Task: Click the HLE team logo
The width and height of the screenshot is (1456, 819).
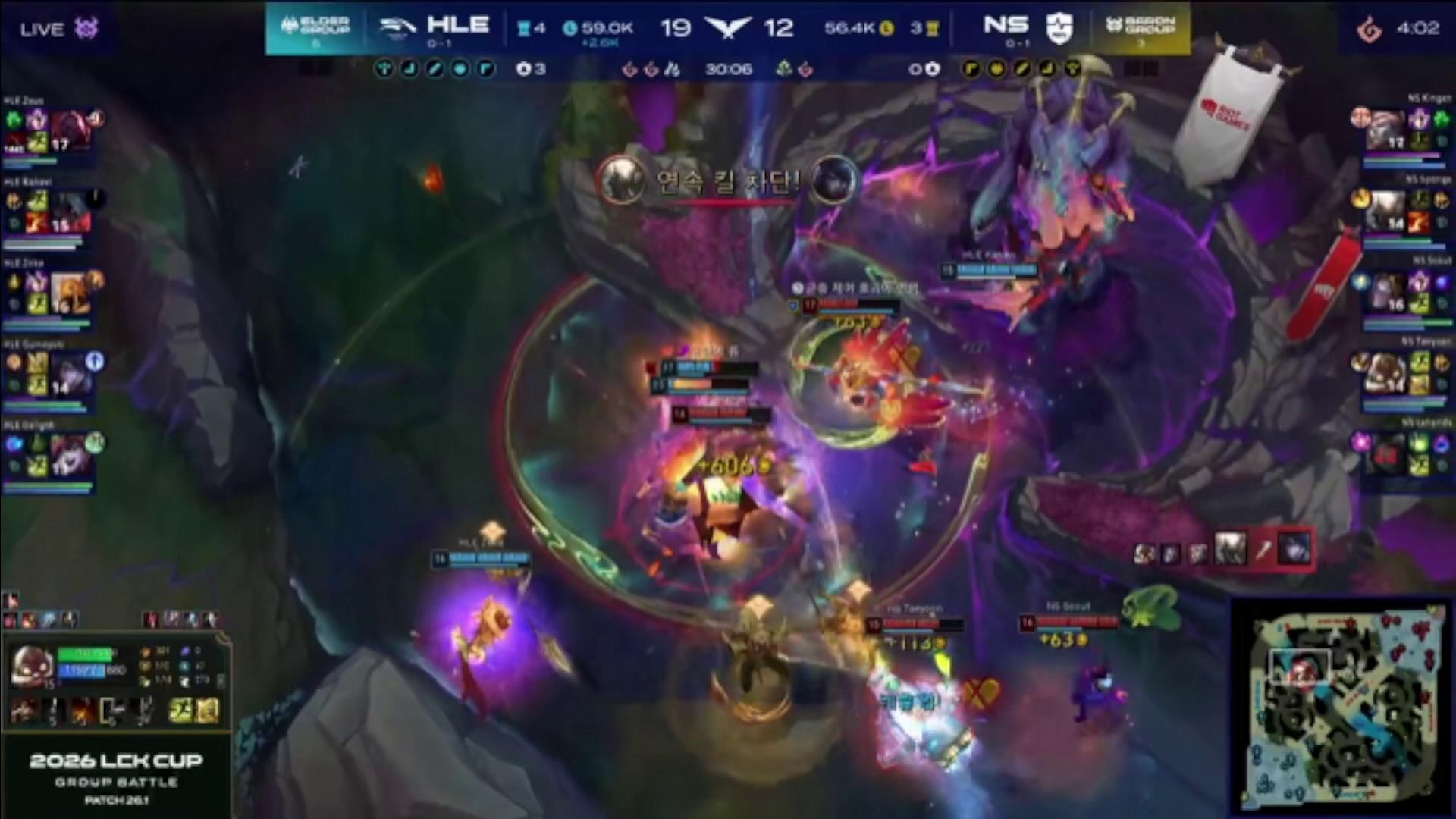Action: click(398, 27)
